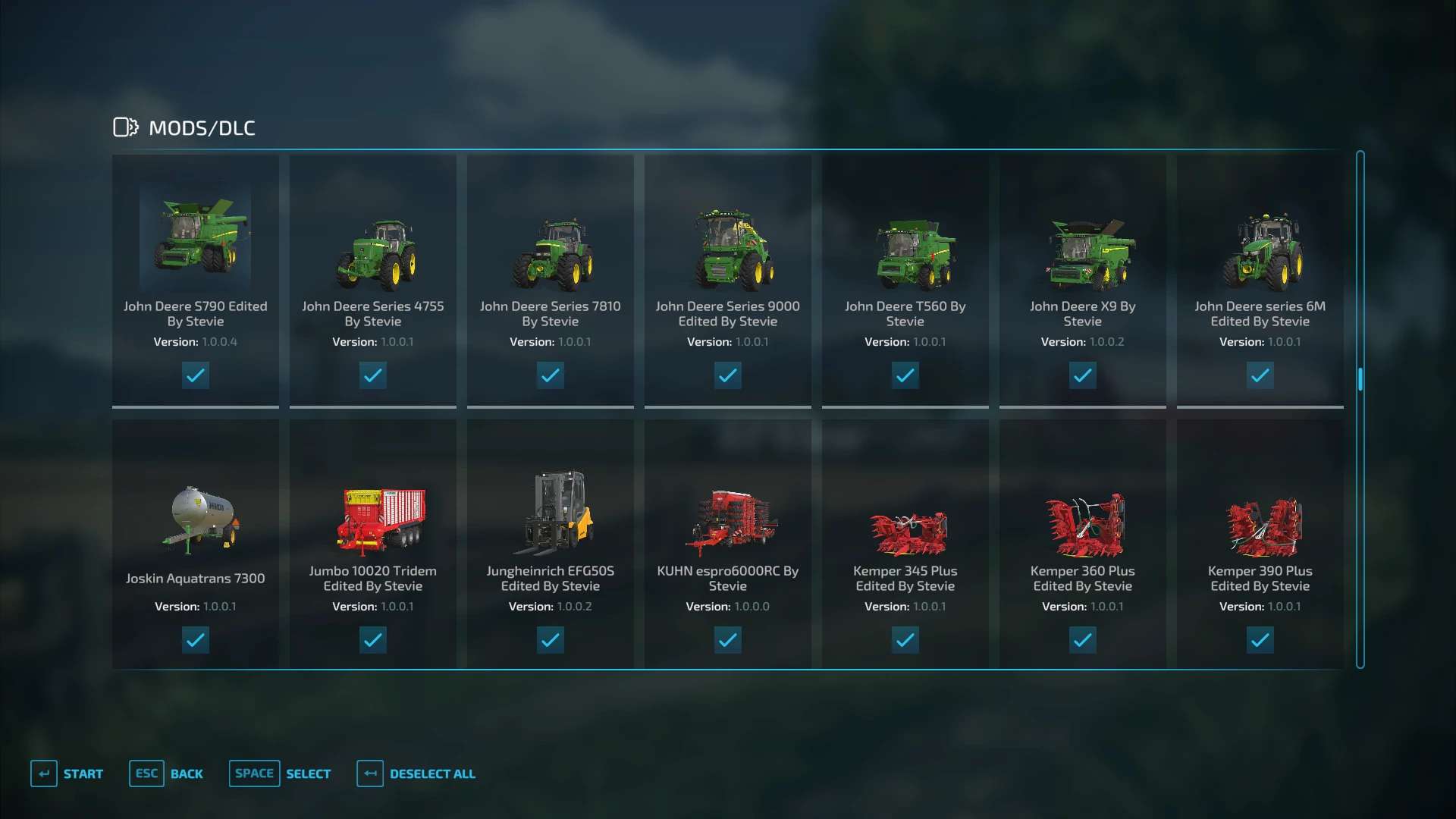Screen dimensions: 1456x819
Task: Select the Kemper 360 Plus thumbnail
Action: tap(1083, 525)
